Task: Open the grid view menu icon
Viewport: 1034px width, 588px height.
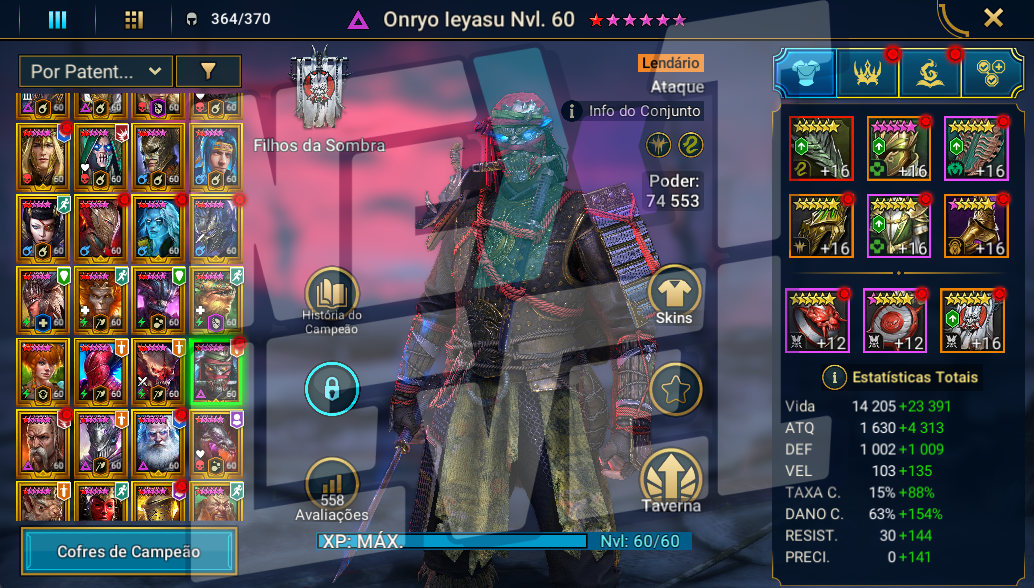Action: click(134, 20)
